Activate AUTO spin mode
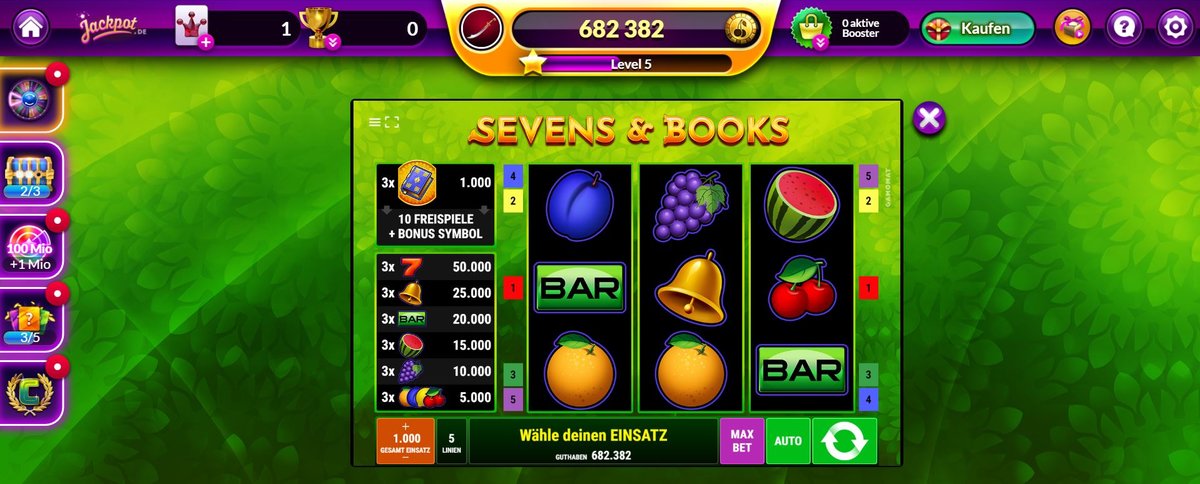The height and width of the screenshot is (484, 1200). (788, 441)
